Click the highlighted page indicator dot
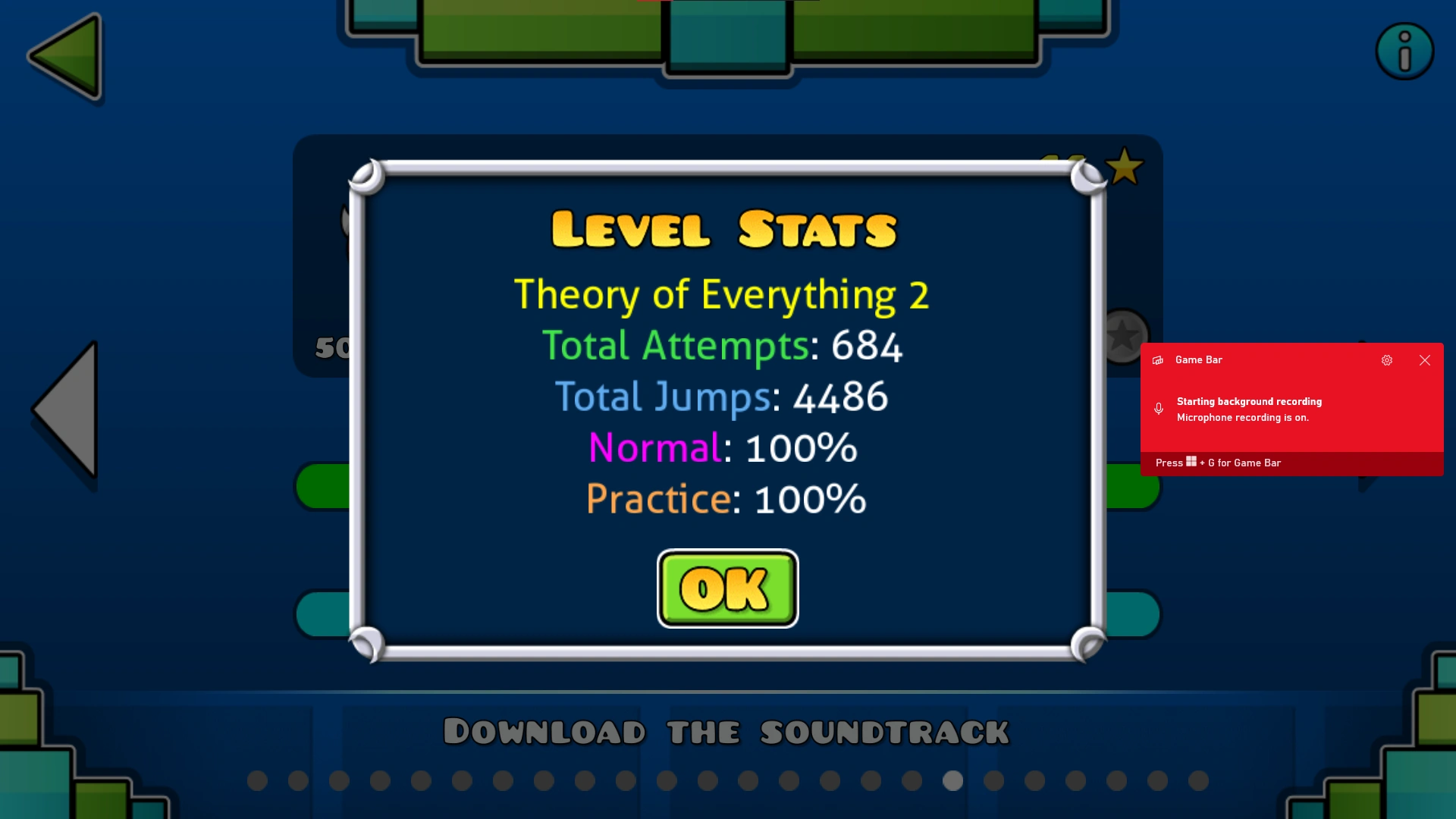Viewport: 1456px width, 819px height. click(952, 780)
